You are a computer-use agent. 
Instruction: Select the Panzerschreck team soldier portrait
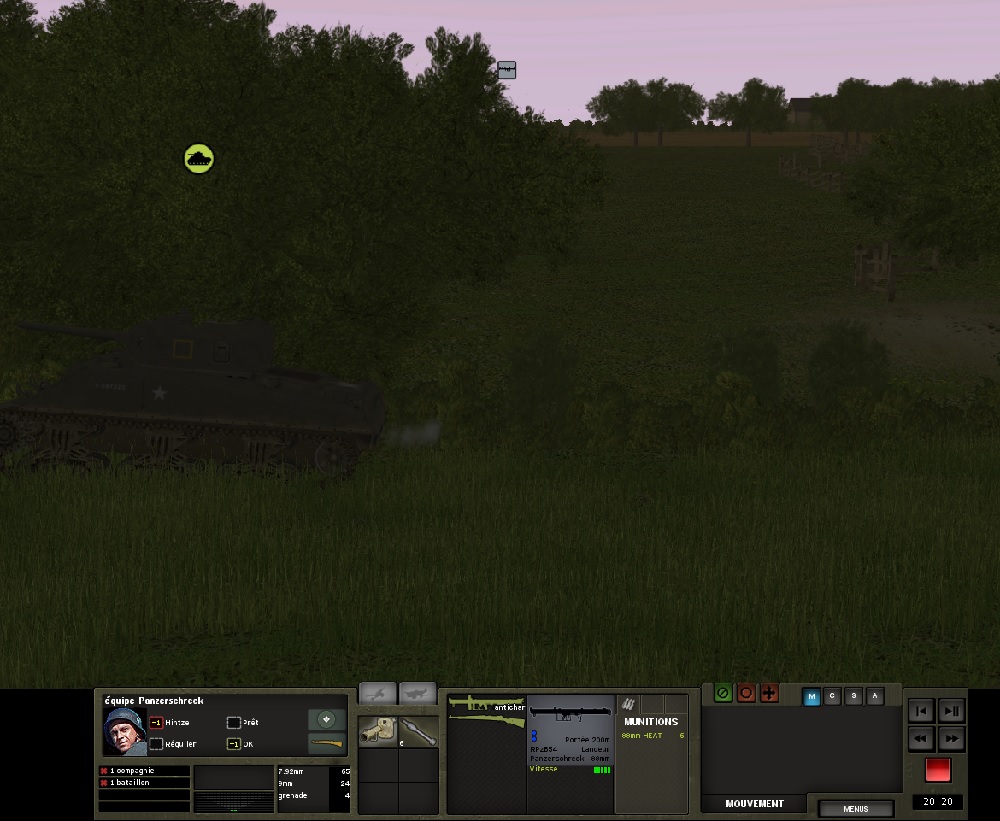124,732
